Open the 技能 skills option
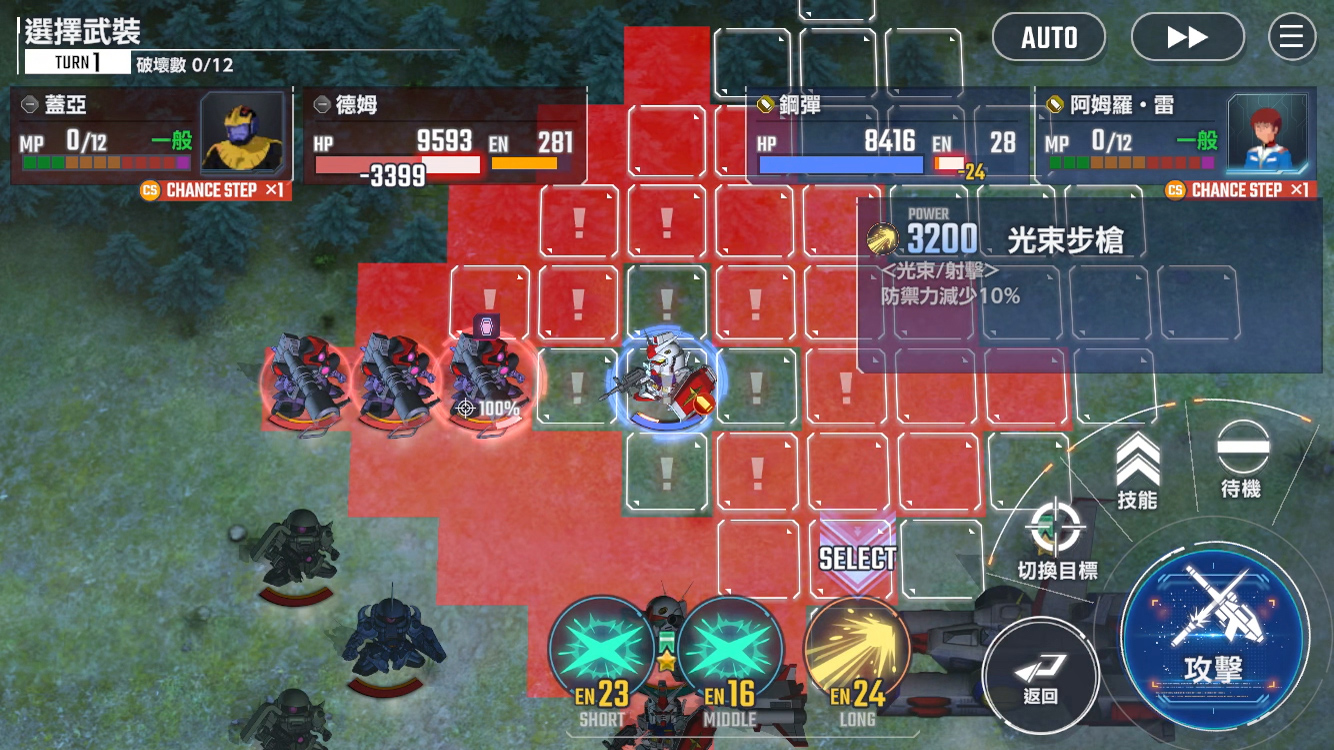 pos(1137,470)
